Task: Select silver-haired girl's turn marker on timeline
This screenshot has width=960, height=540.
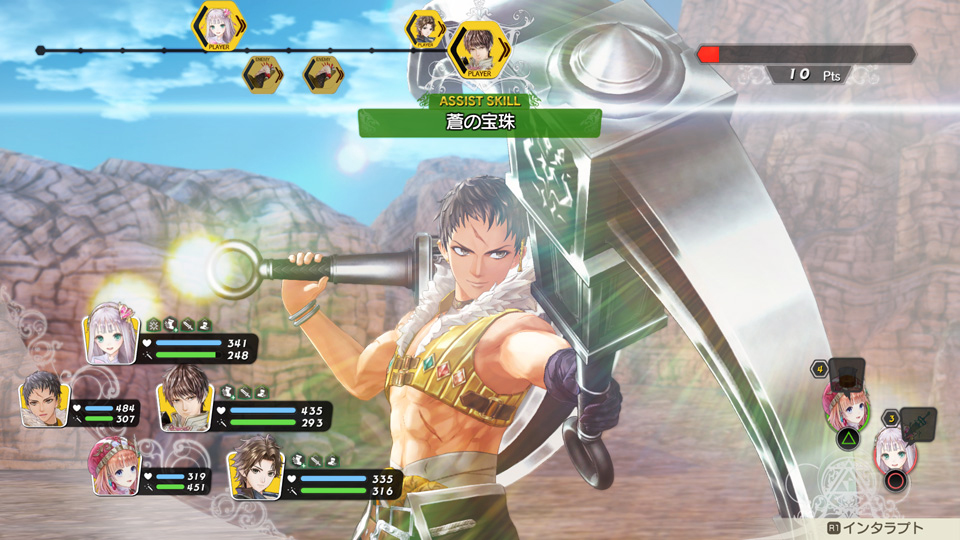Action: (219, 25)
